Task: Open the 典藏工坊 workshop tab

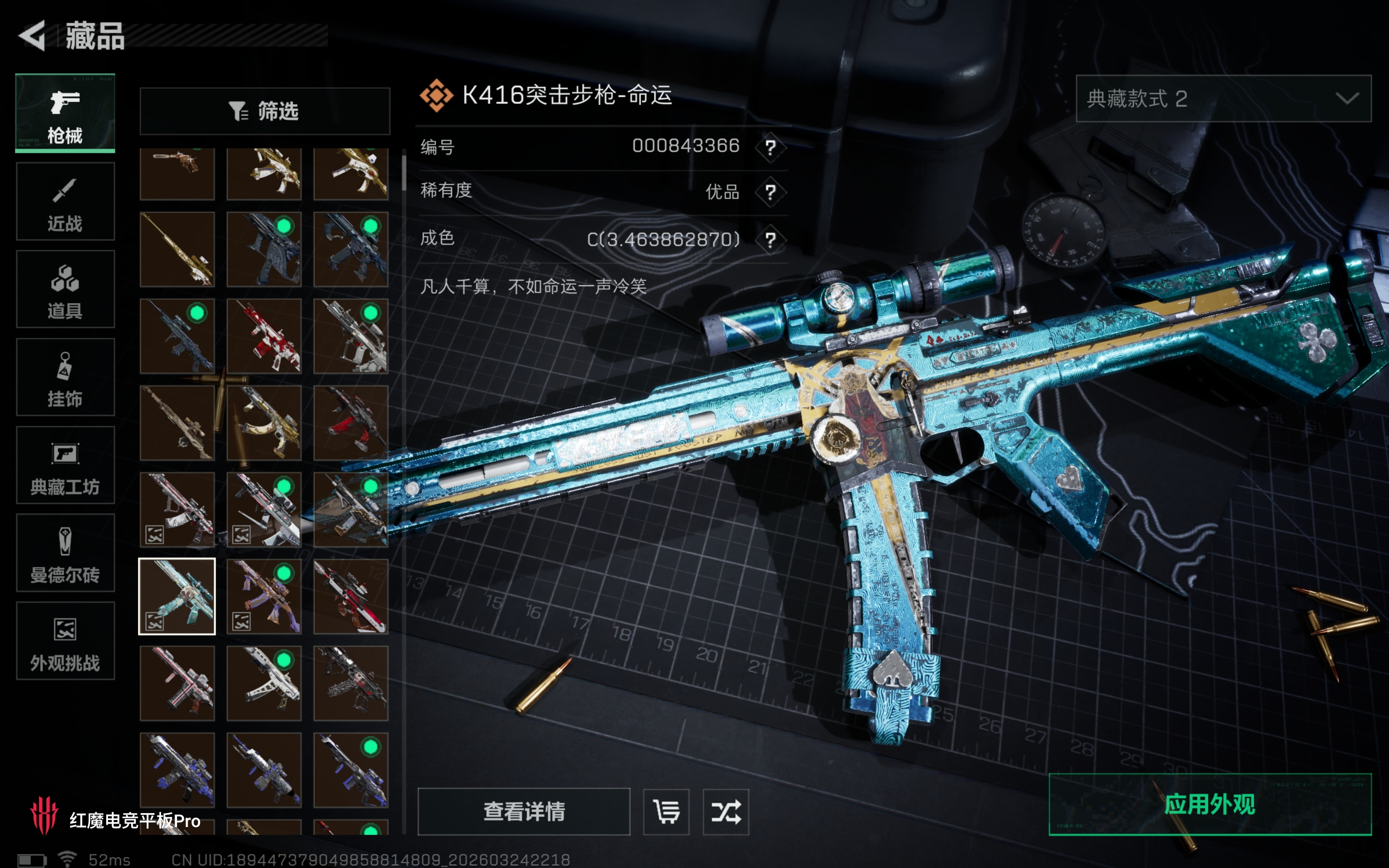Action: click(x=65, y=465)
